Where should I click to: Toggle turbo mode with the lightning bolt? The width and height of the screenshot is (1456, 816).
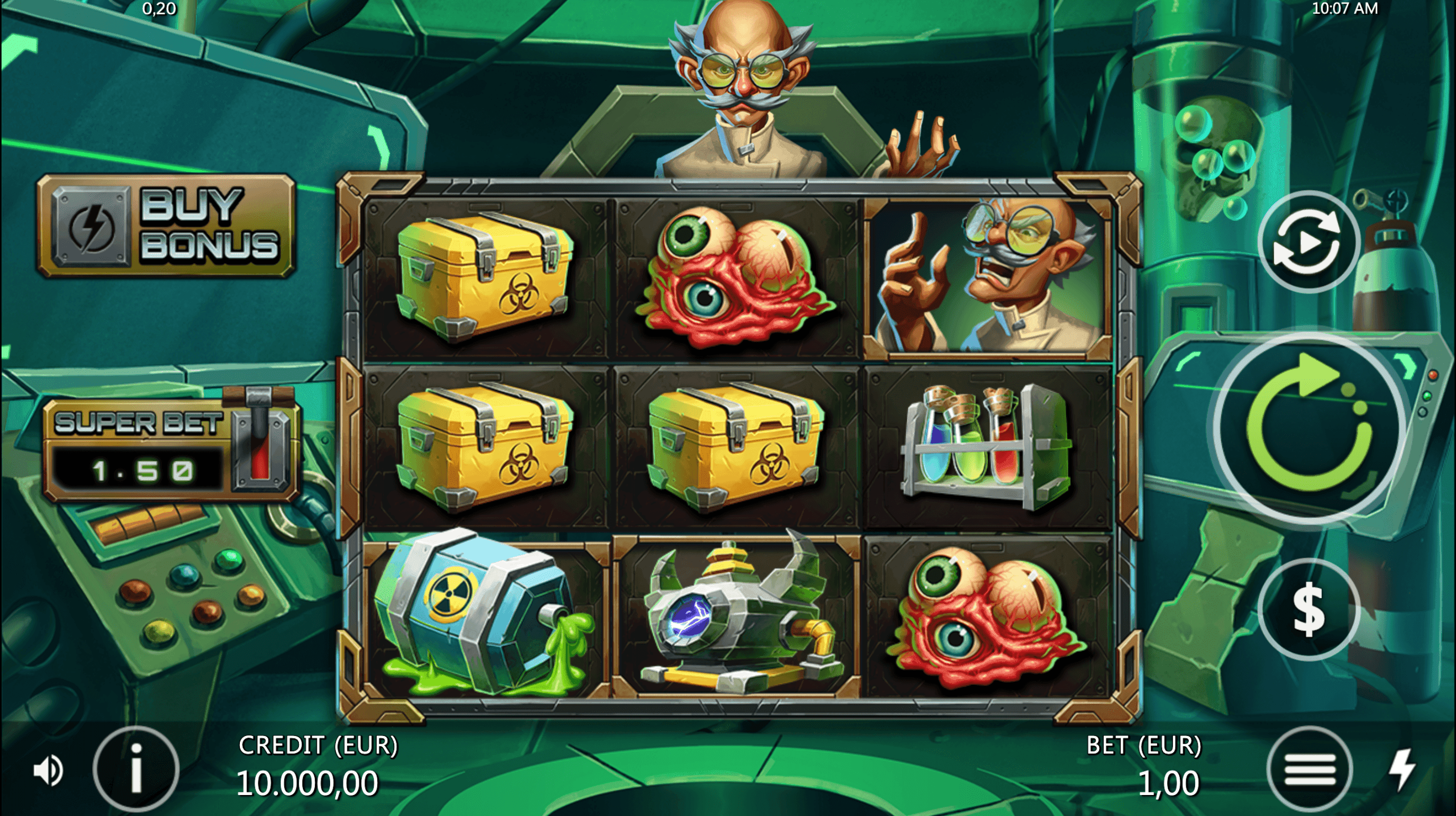pos(1403,770)
